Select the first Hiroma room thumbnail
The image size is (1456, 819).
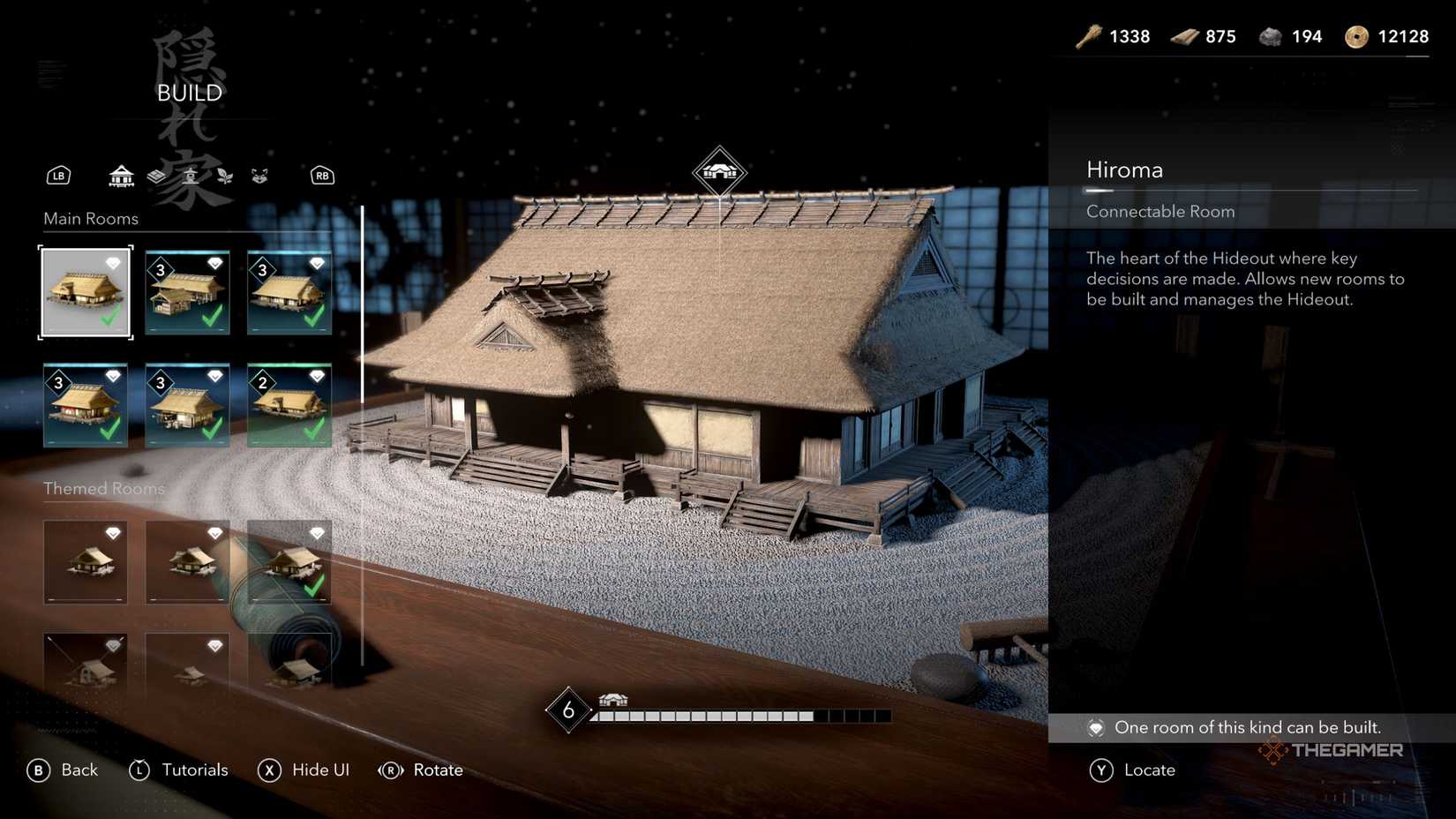pyautogui.click(x=86, y=291)
